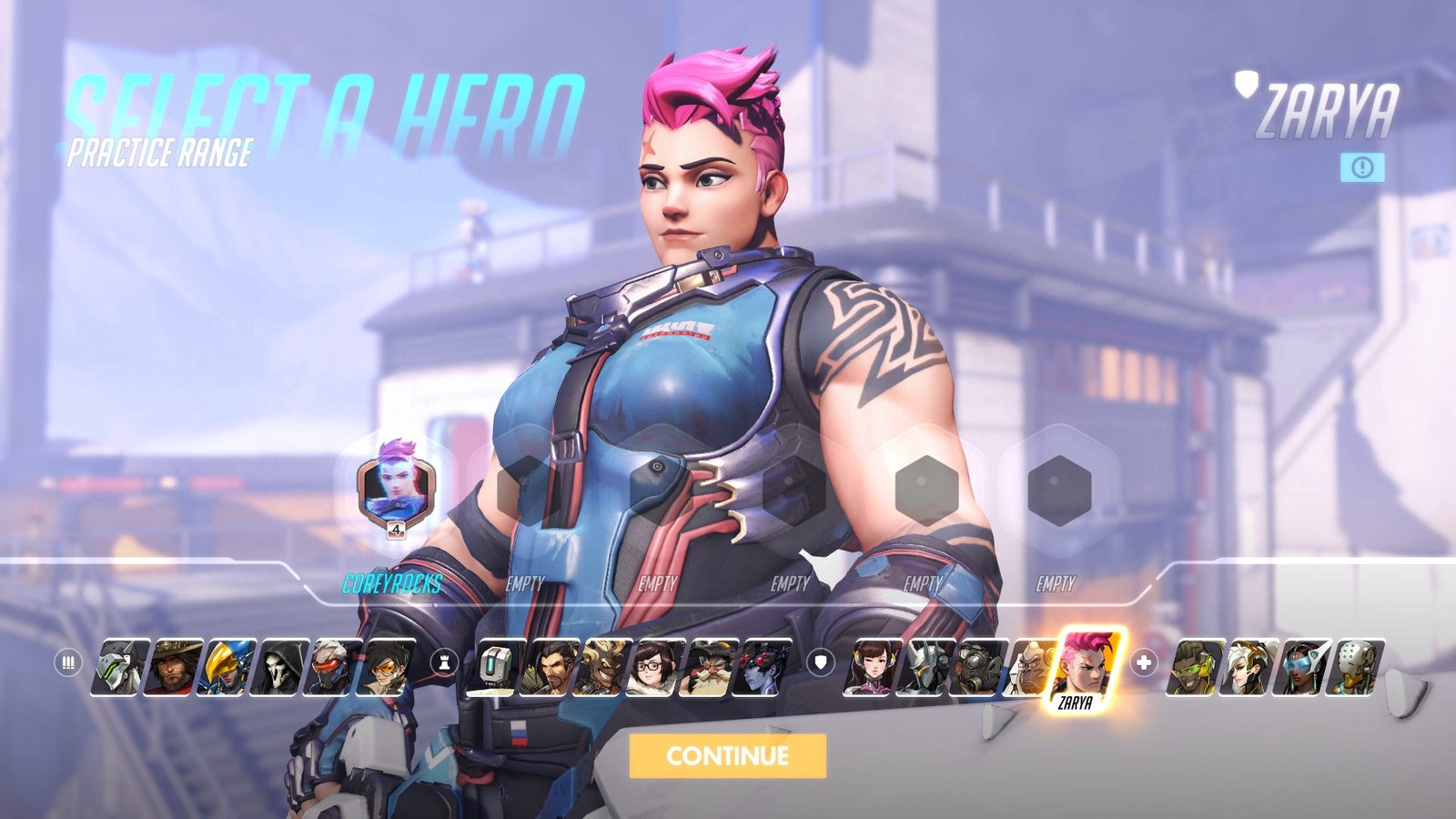
Task: Pick Mei from the roster
Action: (656, 668)
